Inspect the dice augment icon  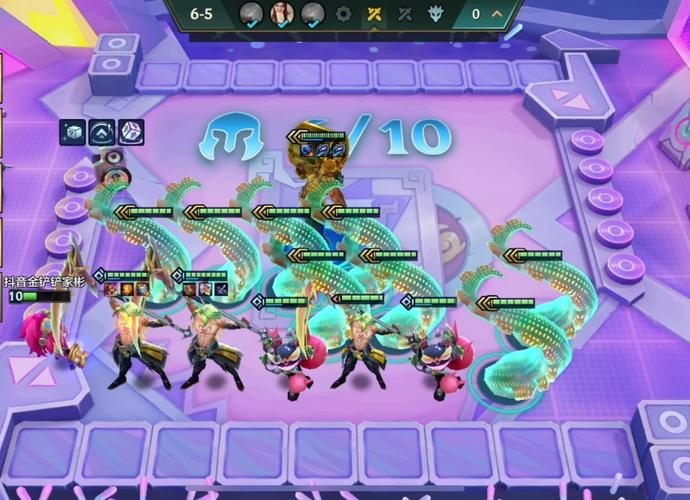131,132
